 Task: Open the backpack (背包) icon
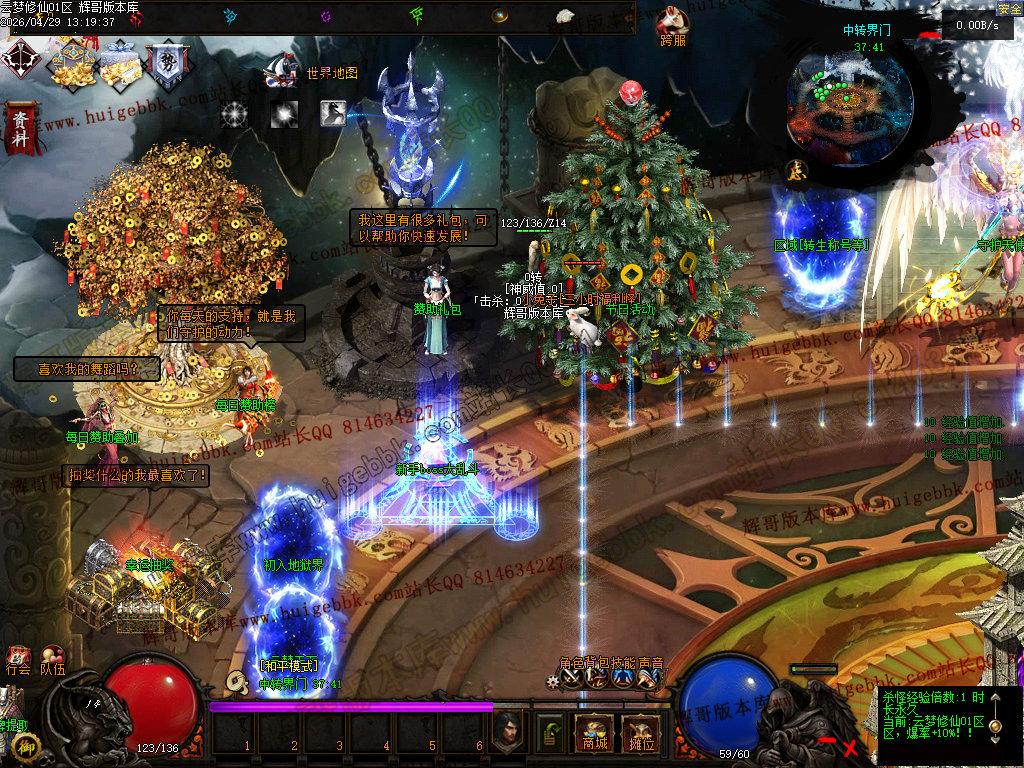pos(597,678)
